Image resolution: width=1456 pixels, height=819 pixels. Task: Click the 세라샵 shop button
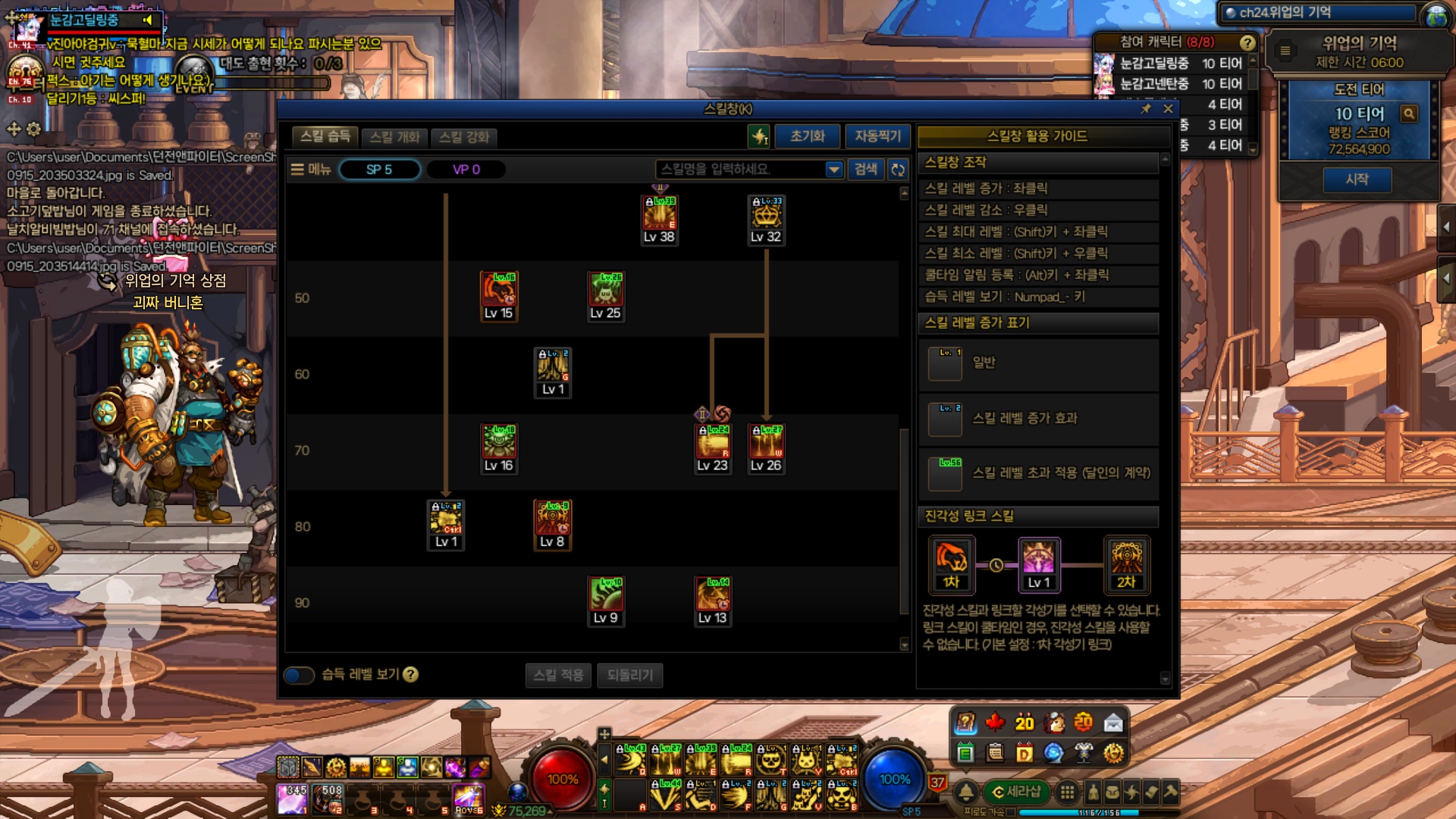point(1017,792)
